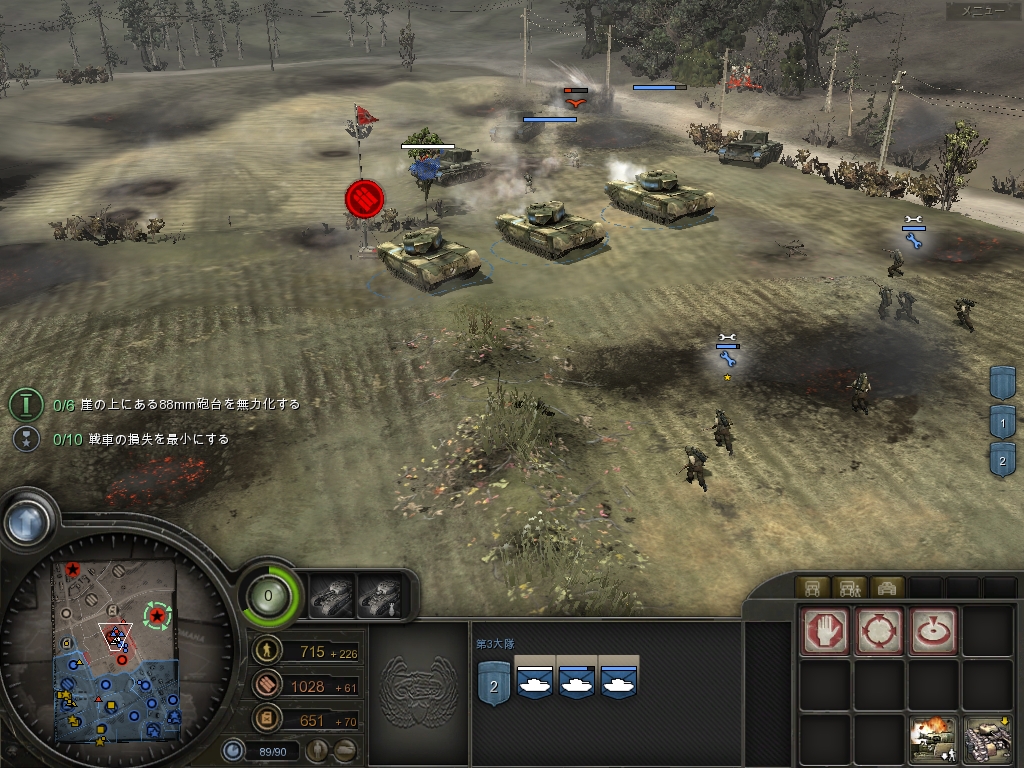The image size is (1024, 768).
Task: Switch to the truck-with-soldier command tab
Action: pos(850,587)
